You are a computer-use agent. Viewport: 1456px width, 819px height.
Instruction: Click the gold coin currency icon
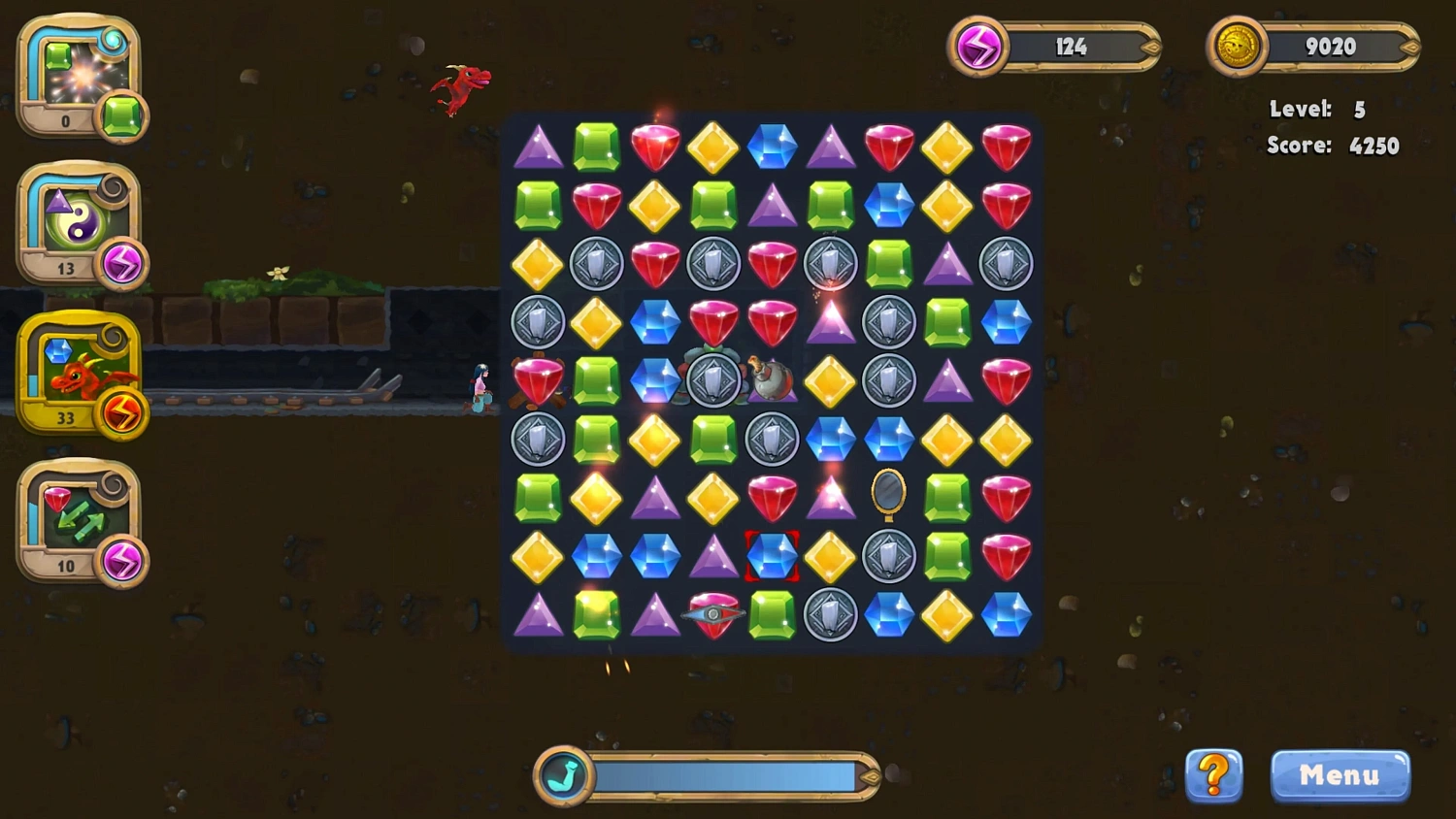pos(1238,46)
